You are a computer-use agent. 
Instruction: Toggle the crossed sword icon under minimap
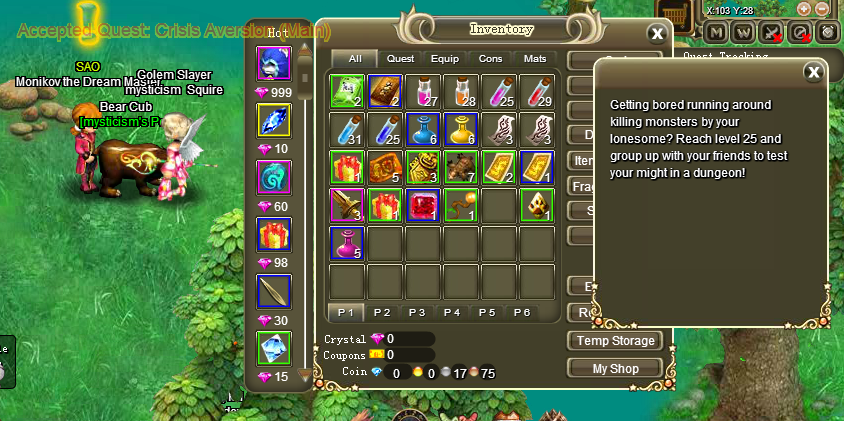click(772, 32)
